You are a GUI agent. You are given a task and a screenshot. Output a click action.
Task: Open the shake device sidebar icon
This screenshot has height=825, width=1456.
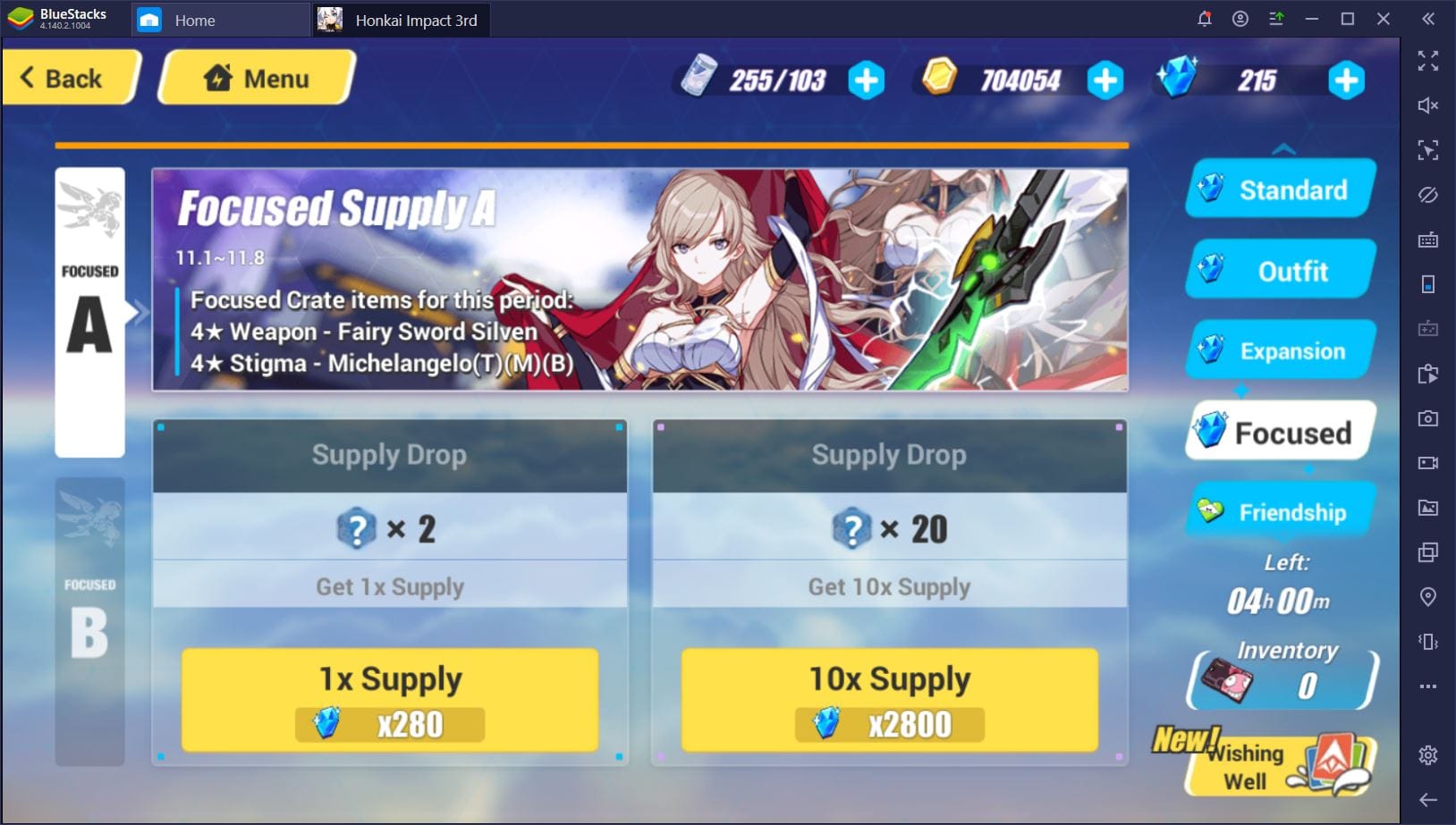[1428, 642]
